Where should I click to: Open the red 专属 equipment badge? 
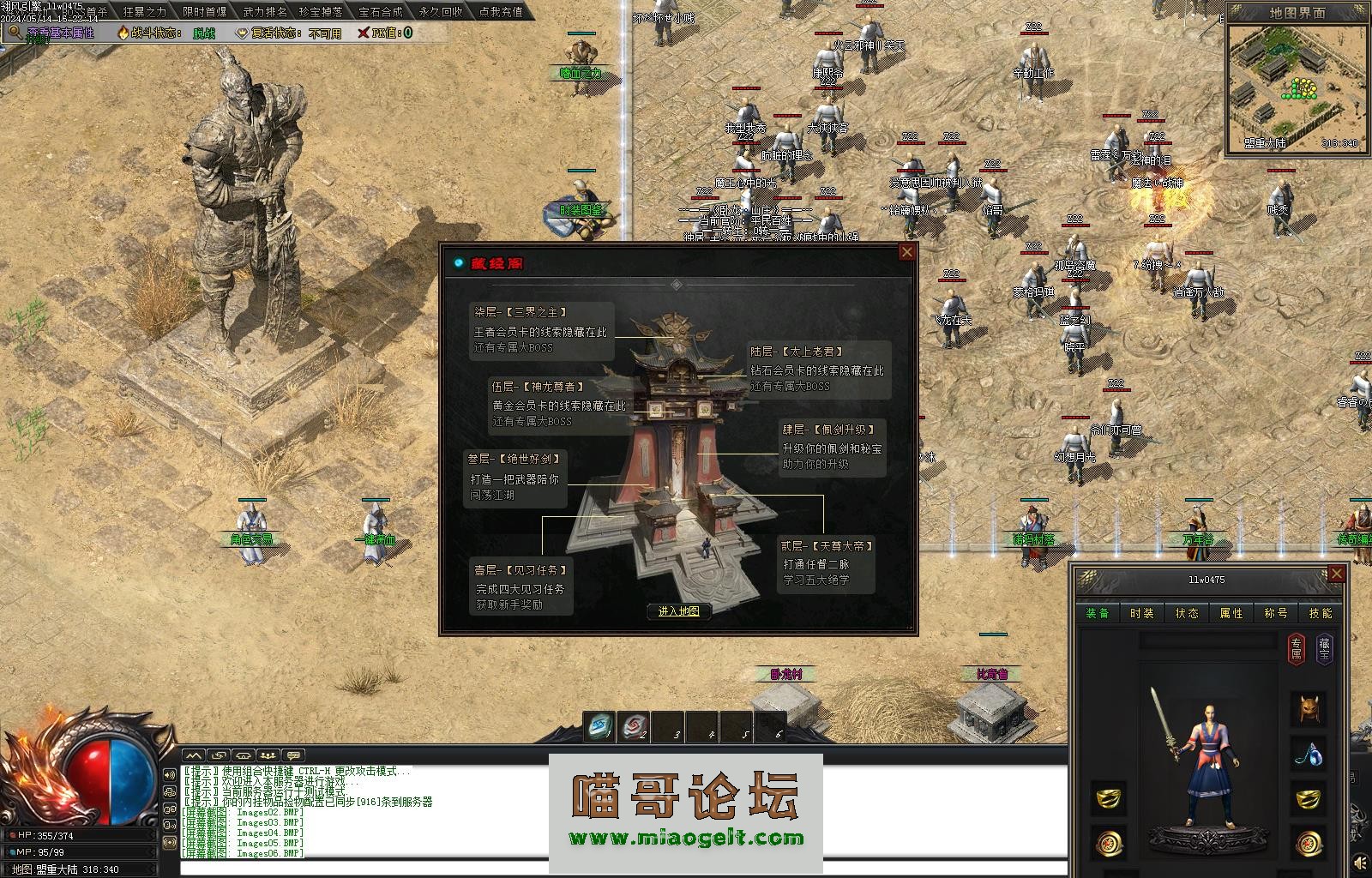[x=1297, y=649]
